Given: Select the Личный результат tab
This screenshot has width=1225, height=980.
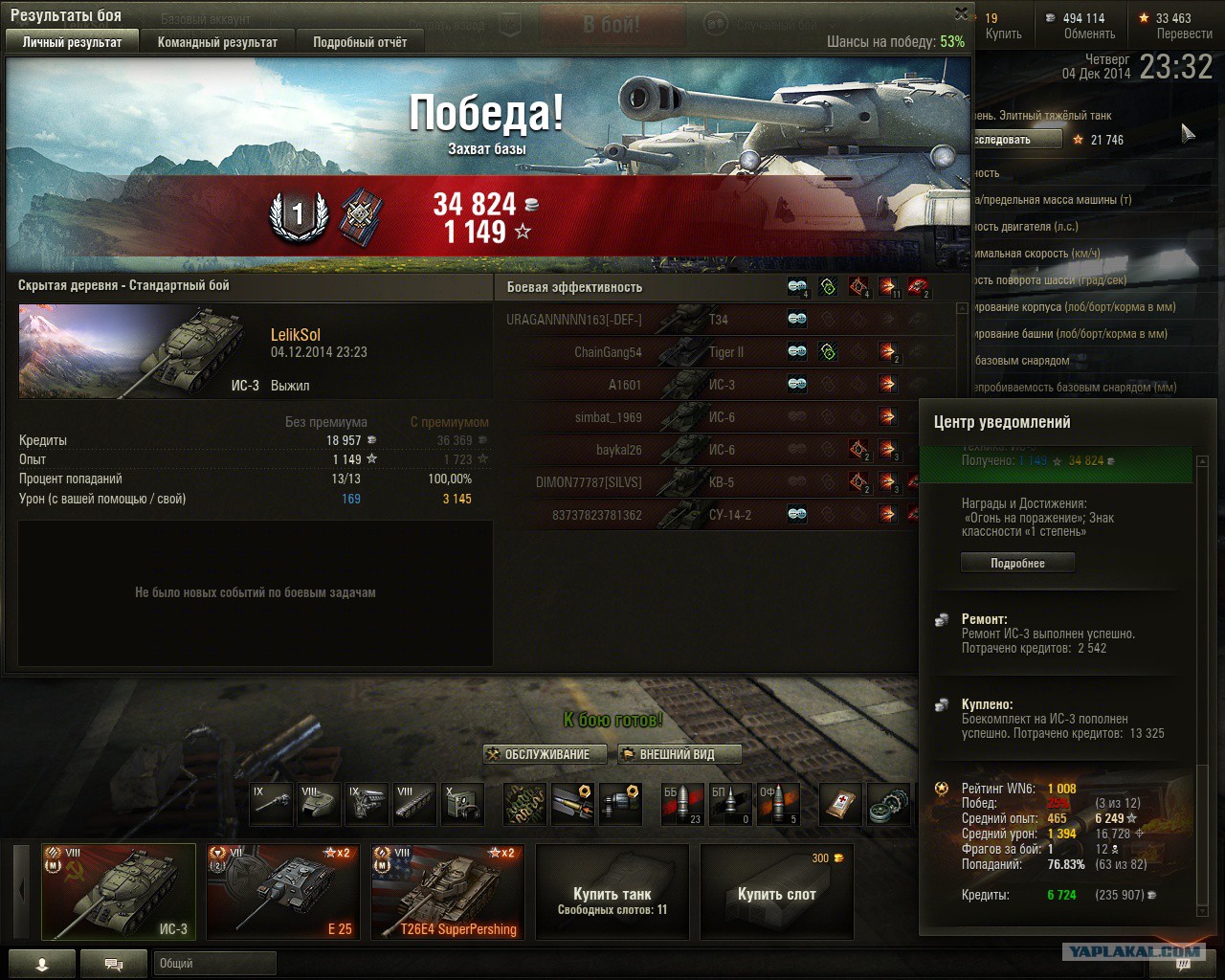Looking at the screenshot, I should click(x=73, y=42).
